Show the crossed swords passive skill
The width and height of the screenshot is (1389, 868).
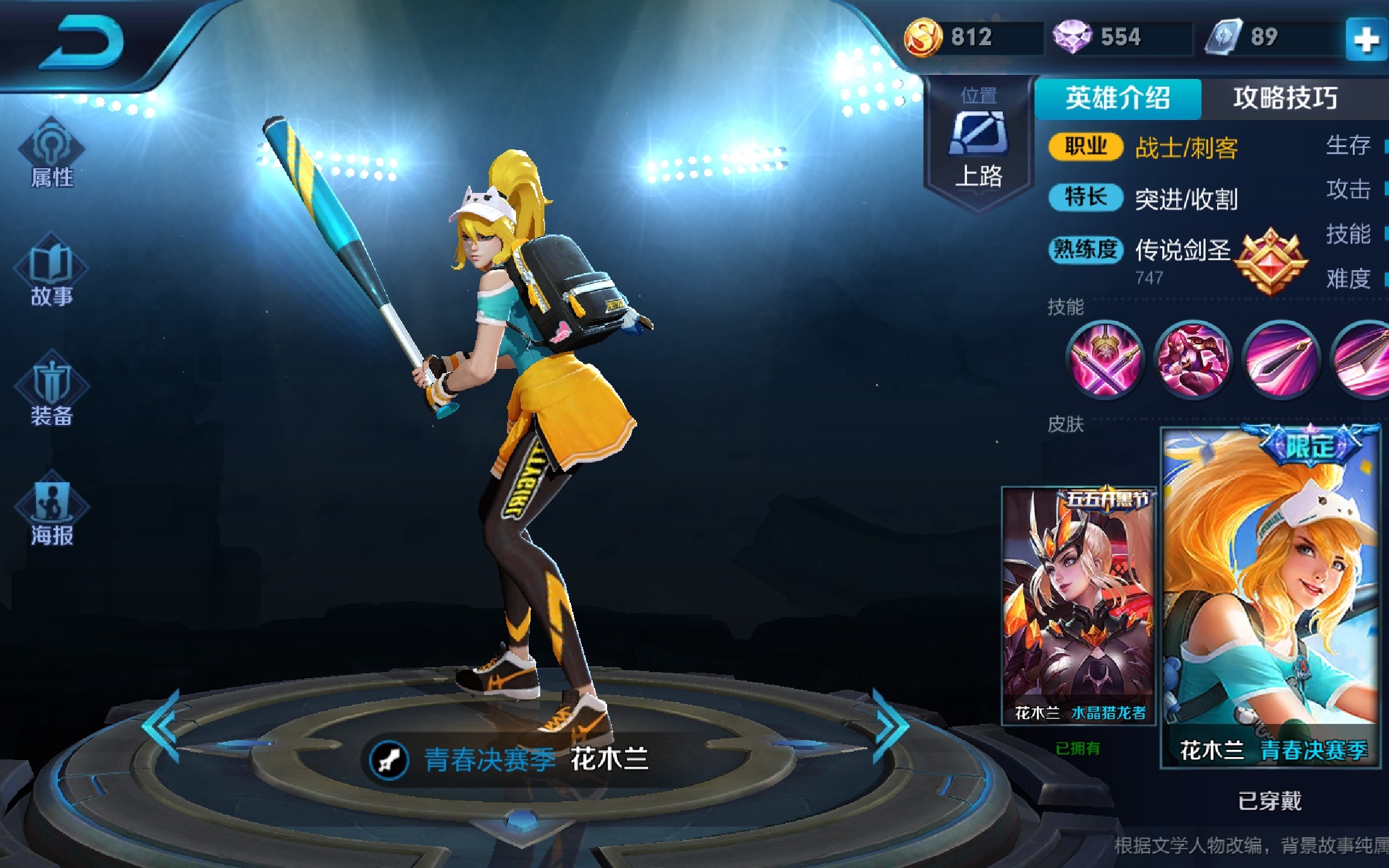click(1104, 359)
